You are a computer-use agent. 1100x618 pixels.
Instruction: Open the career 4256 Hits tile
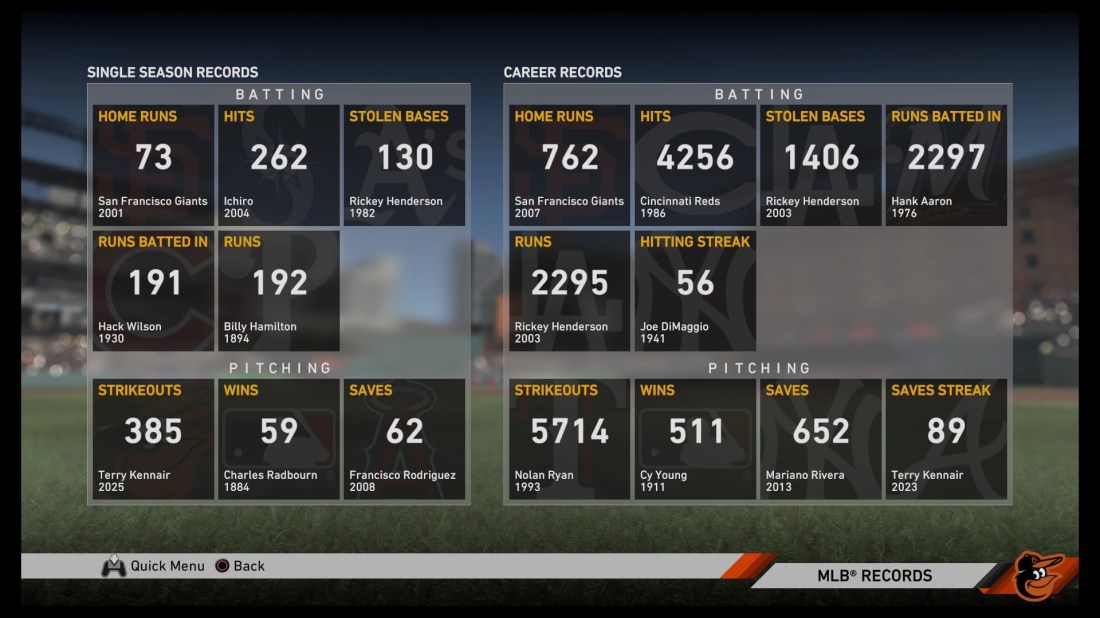[x=695, y=165]
